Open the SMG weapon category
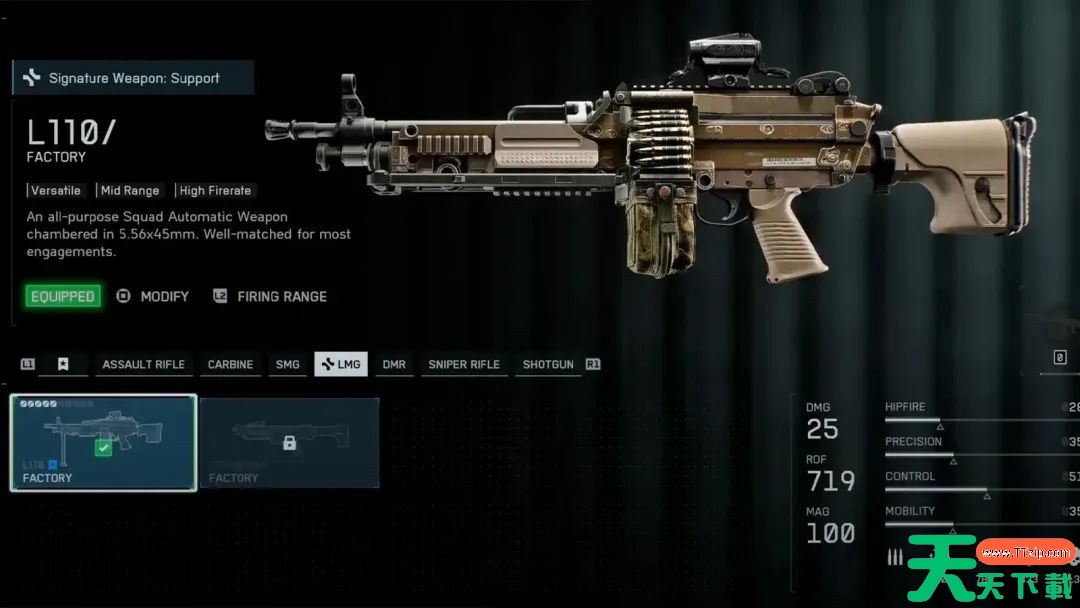The width and height of the screenshot is (1080, 608). pos(287,364)
